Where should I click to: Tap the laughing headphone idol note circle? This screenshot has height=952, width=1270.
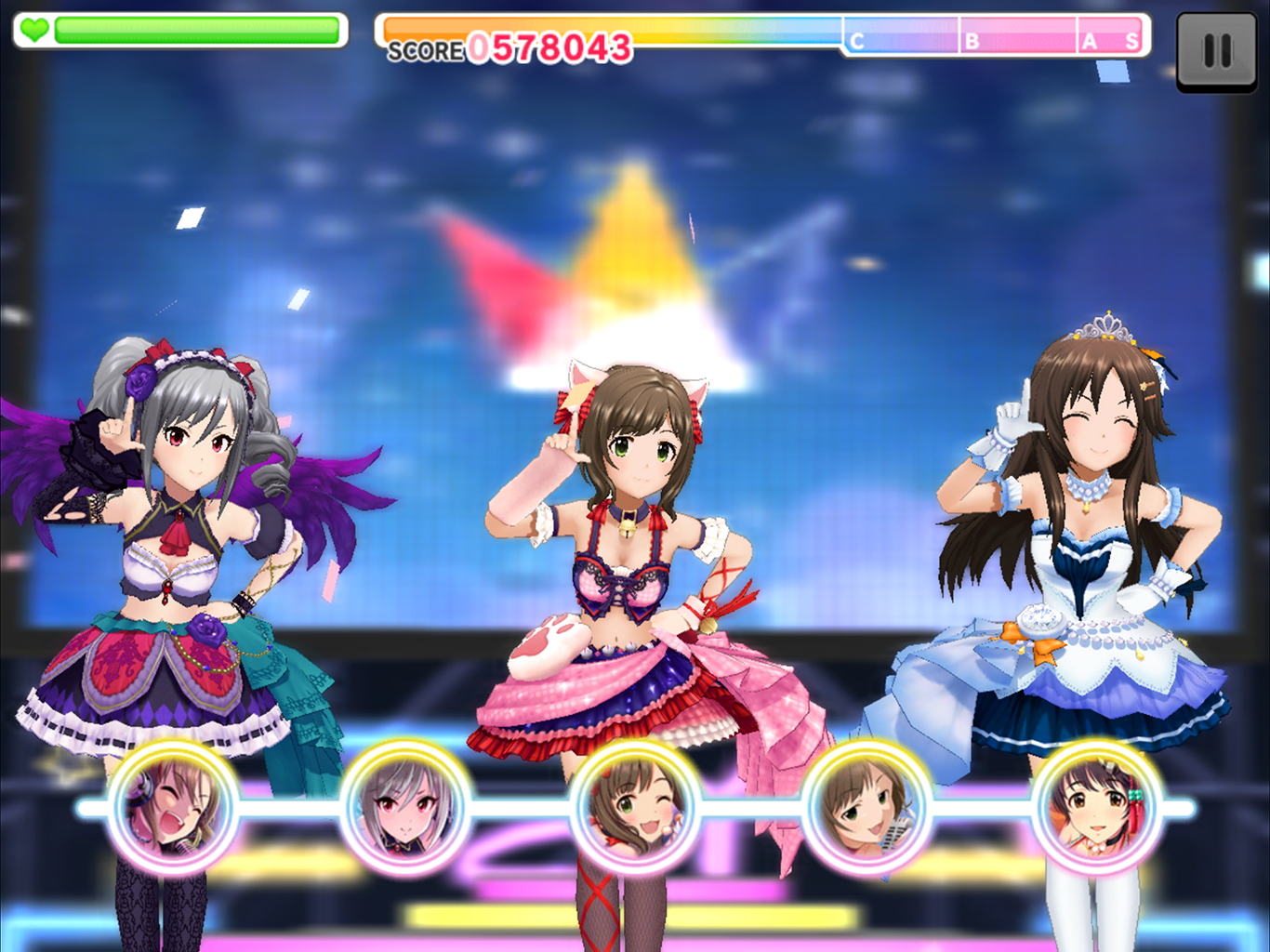pos(173,808)
